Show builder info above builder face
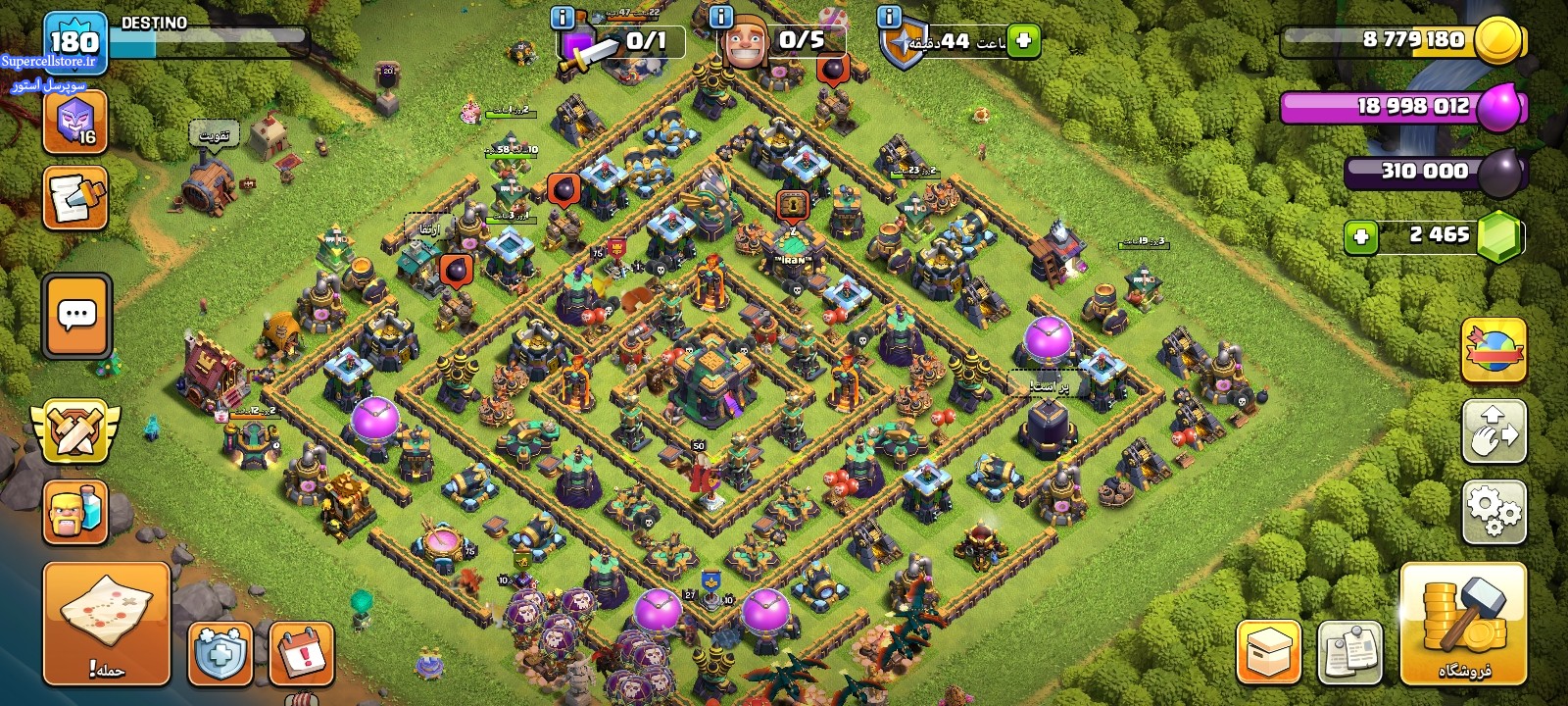Viewport: 1568px width, 706px height. 720,18
